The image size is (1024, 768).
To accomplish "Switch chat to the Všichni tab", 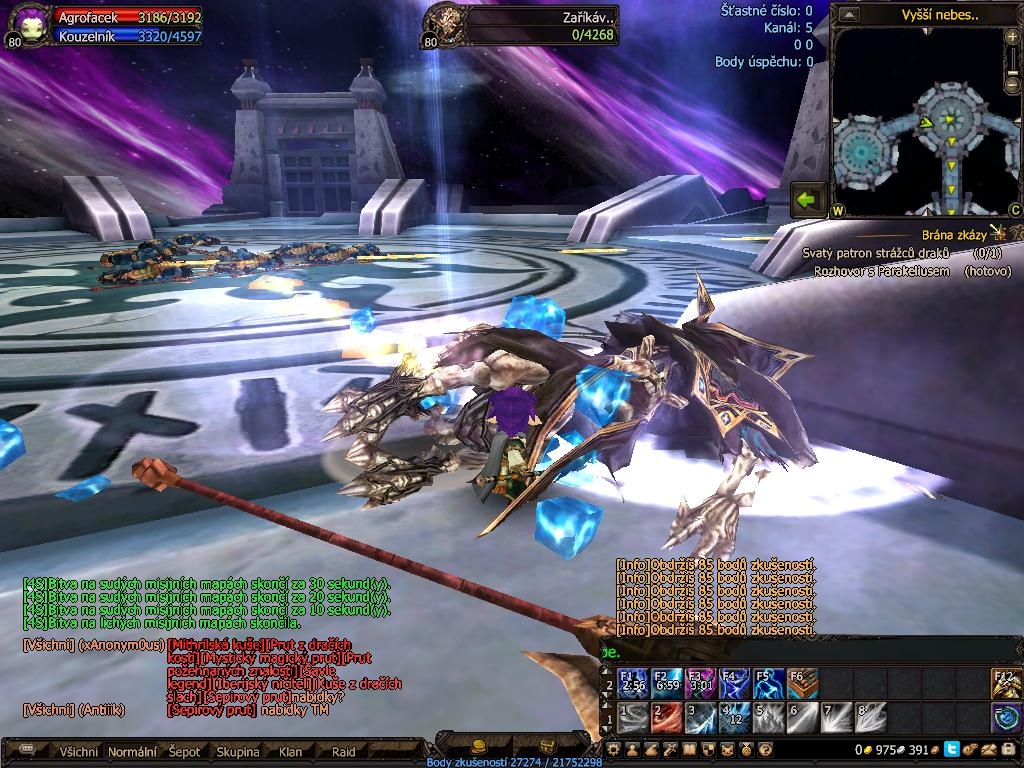I will pos(79,751).
